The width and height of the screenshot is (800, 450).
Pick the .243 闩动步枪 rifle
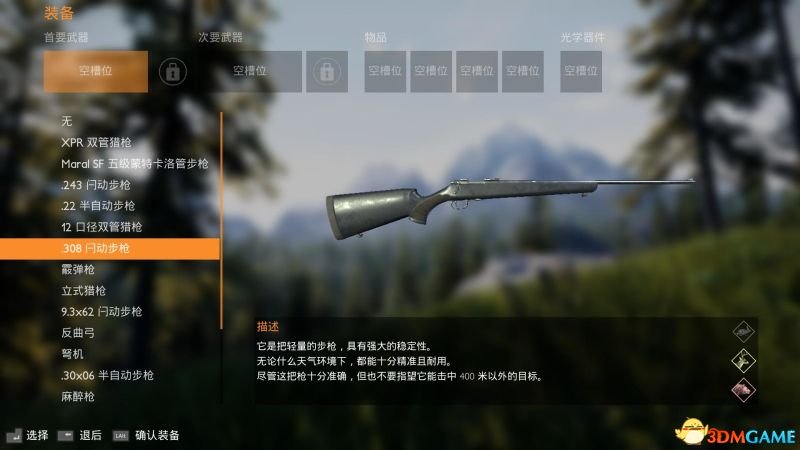coord(95,184)
